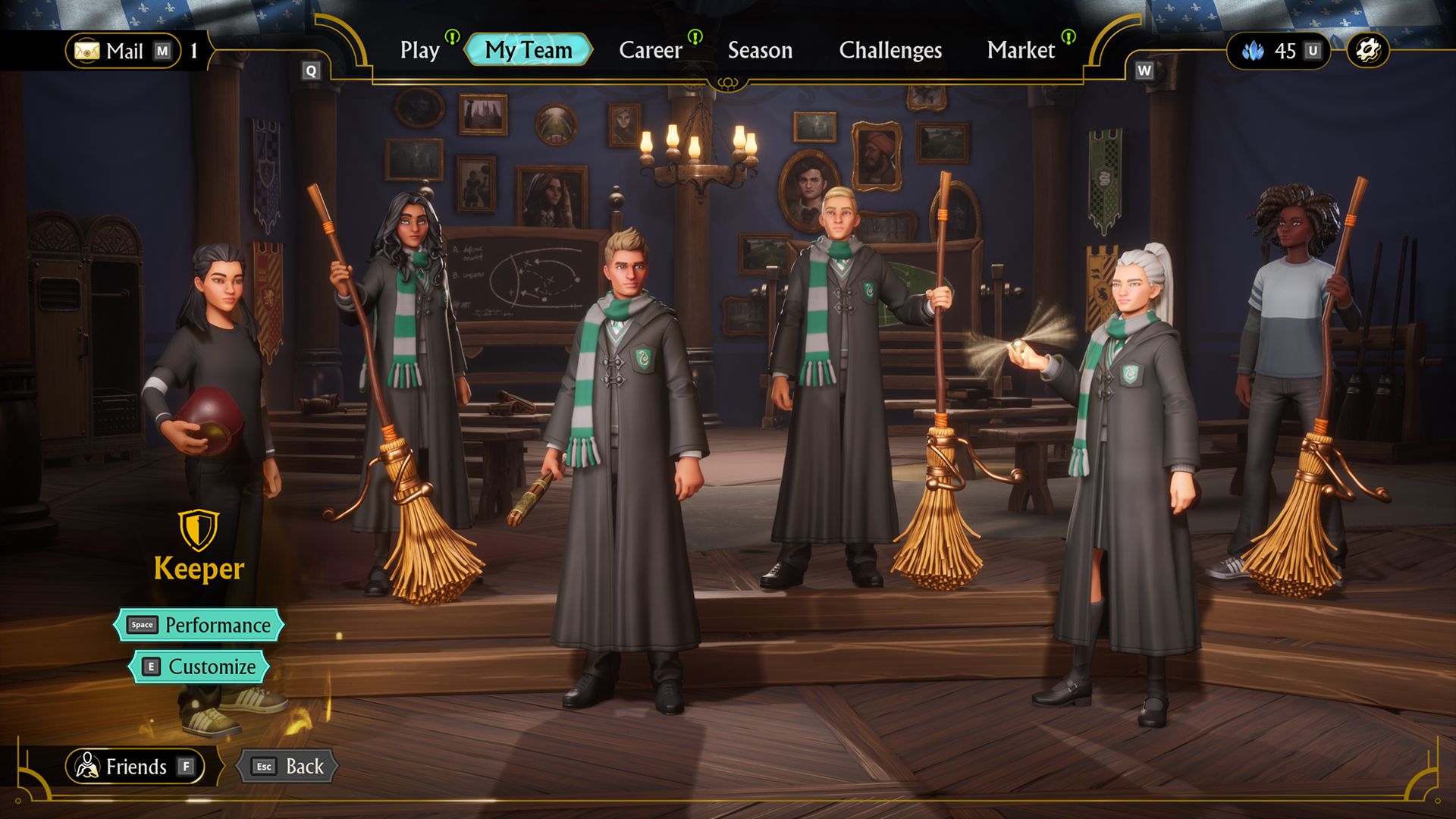
Task: Switch to the Play tab
Action: pos(420,50)
